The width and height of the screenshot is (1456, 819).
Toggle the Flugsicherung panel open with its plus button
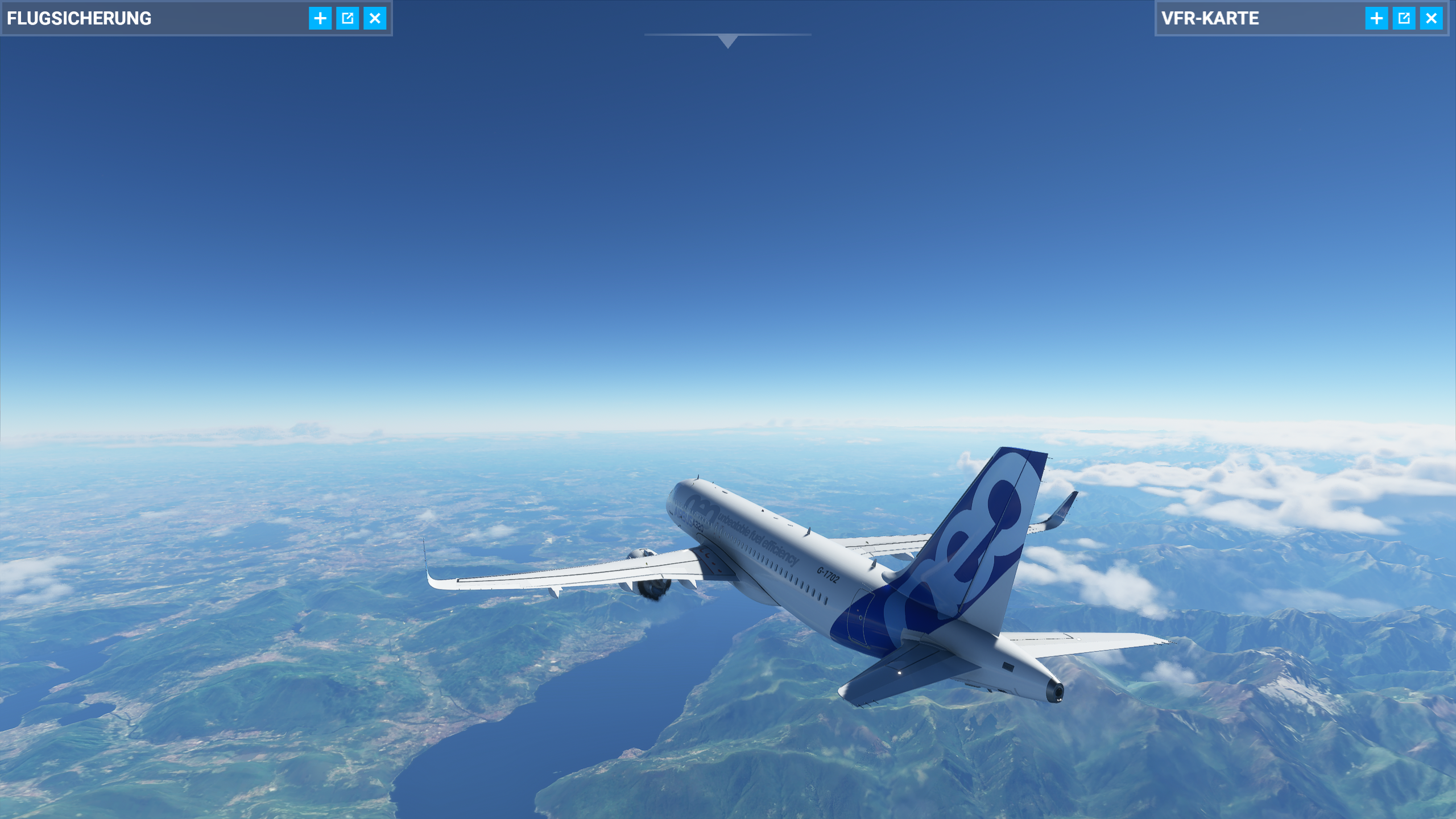click(320, 18)
